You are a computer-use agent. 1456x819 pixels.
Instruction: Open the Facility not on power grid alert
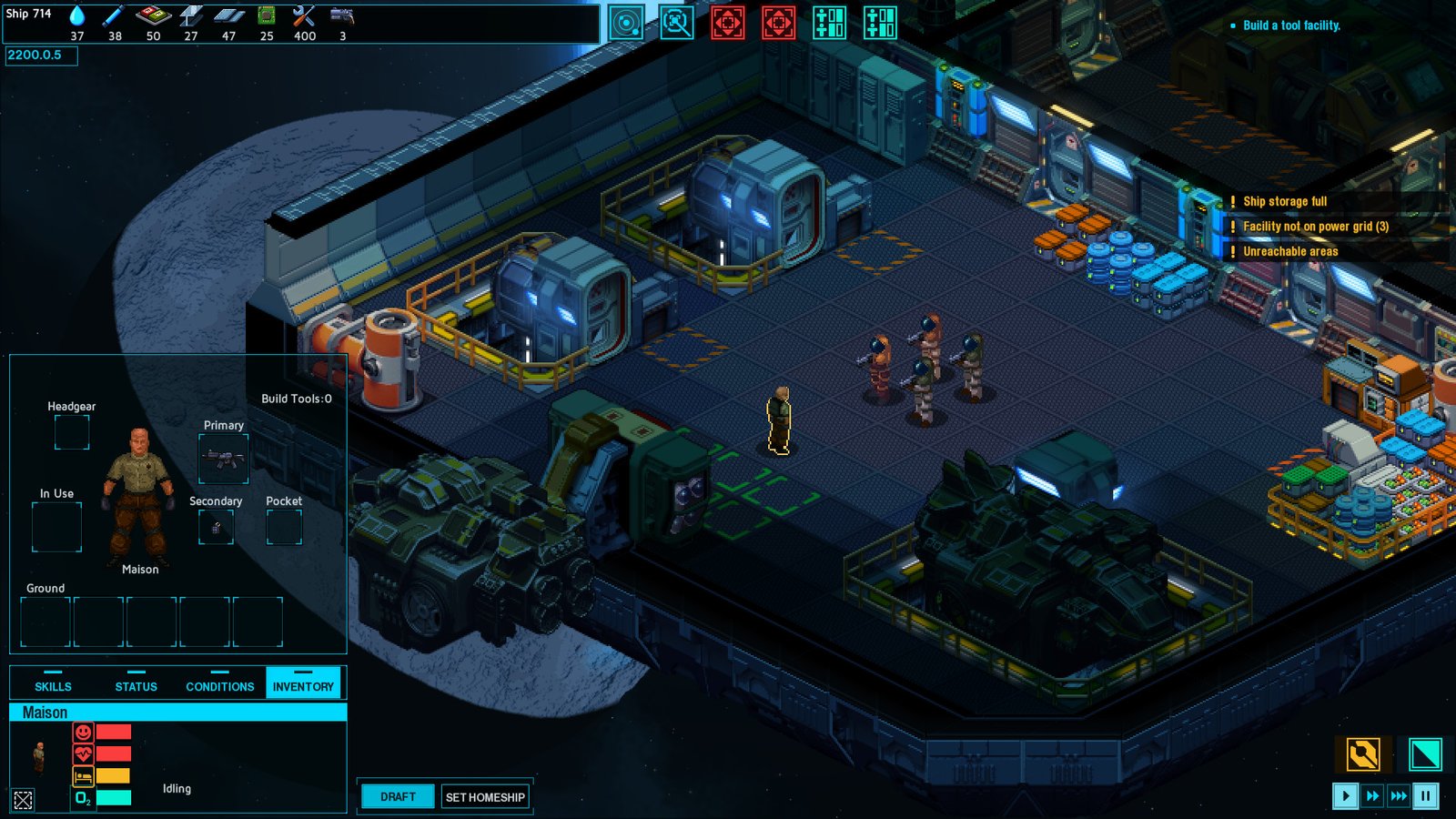pyautogui.click(x=1310, y=226)
